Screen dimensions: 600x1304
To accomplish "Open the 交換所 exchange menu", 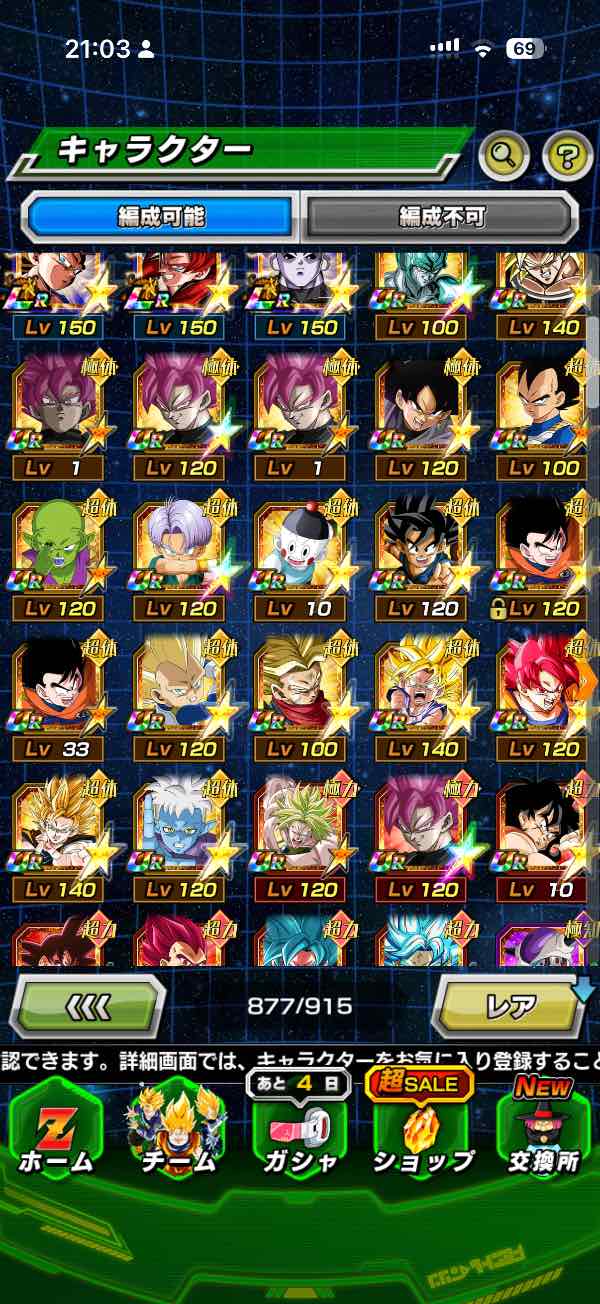I will (543, 1130).
